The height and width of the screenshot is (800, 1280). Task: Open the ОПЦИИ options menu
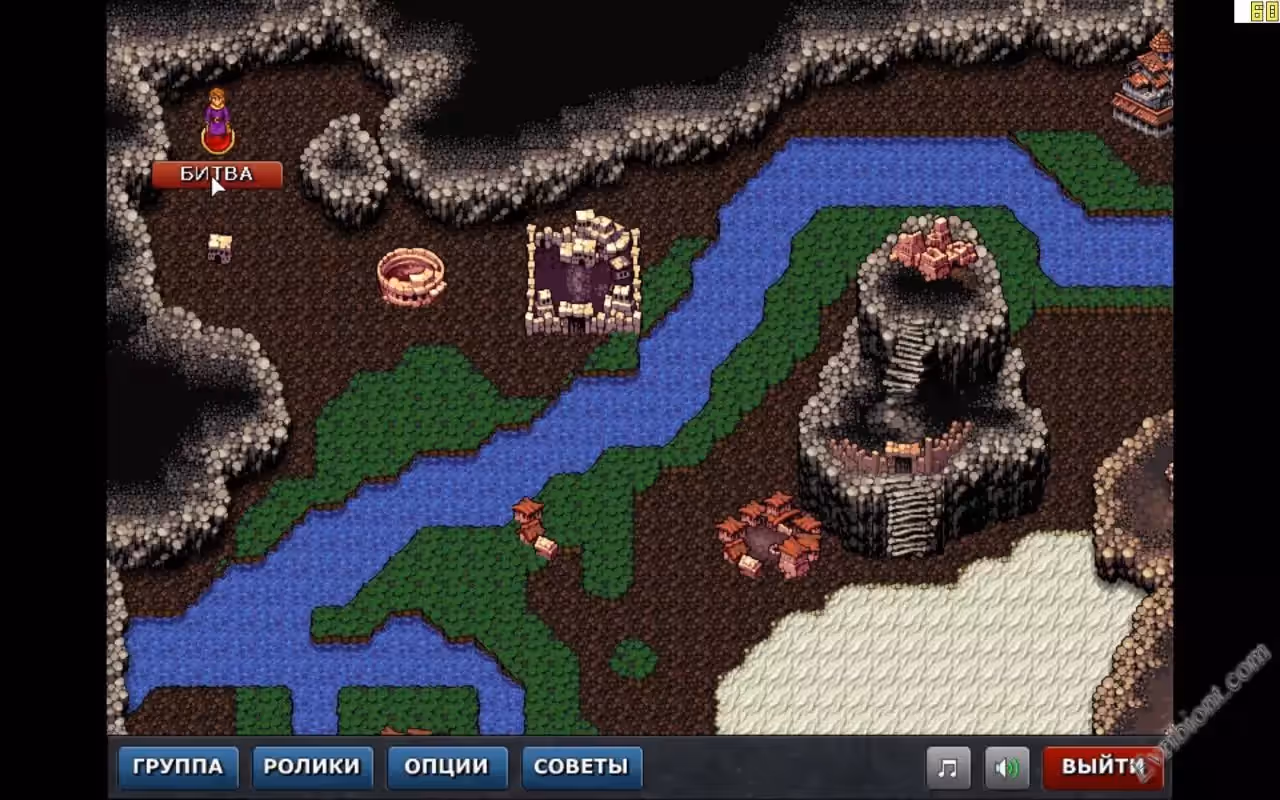point(447,767)
